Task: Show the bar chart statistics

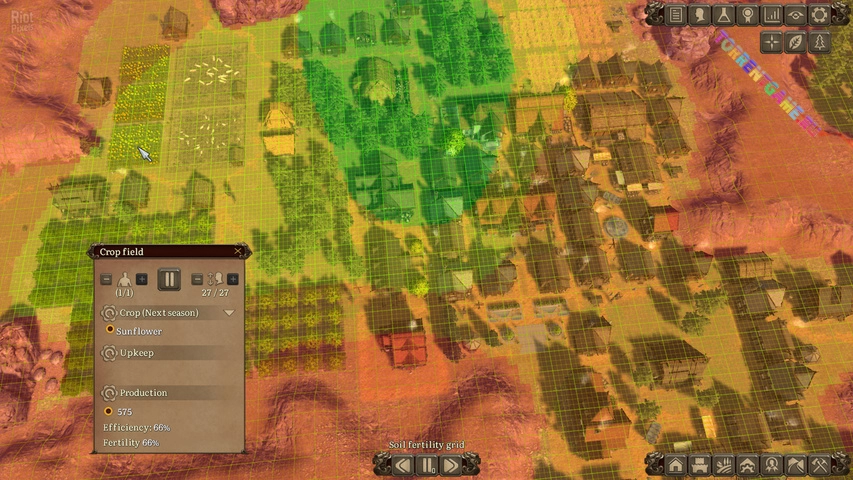Action: [x=772, y=14]
